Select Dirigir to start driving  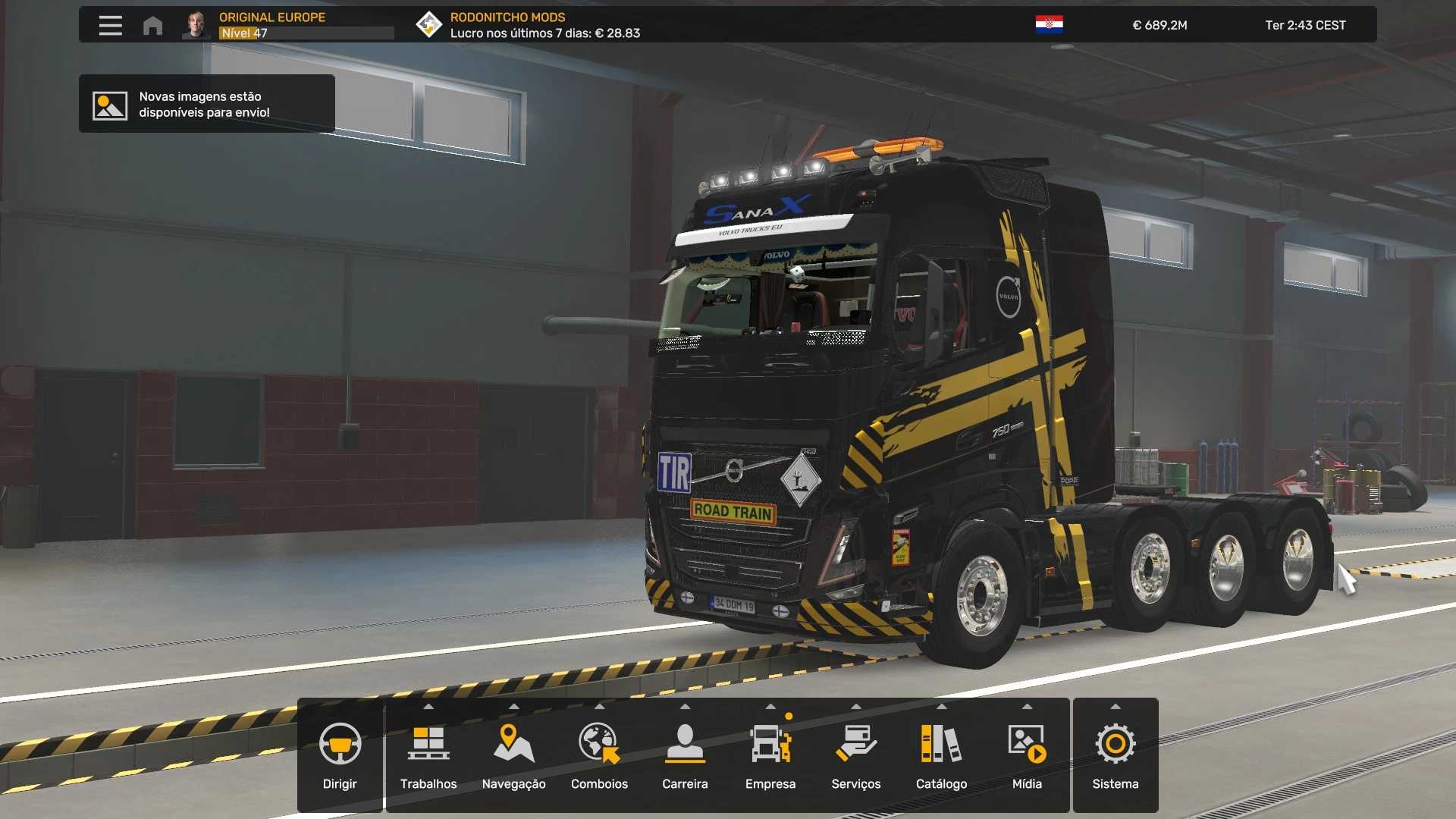tap(340, 755)
